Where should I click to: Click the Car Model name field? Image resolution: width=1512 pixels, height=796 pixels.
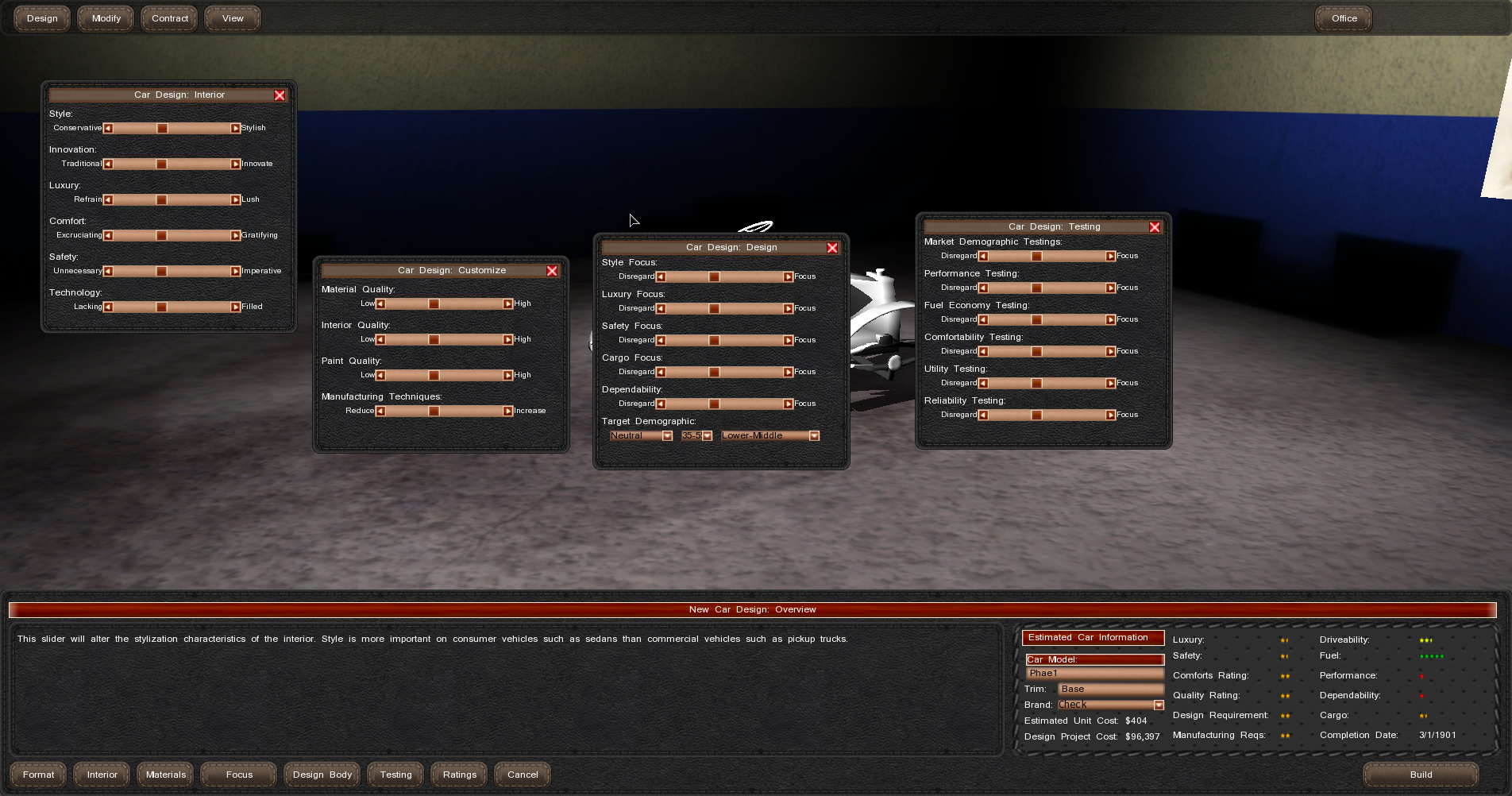coord(1094,673)
